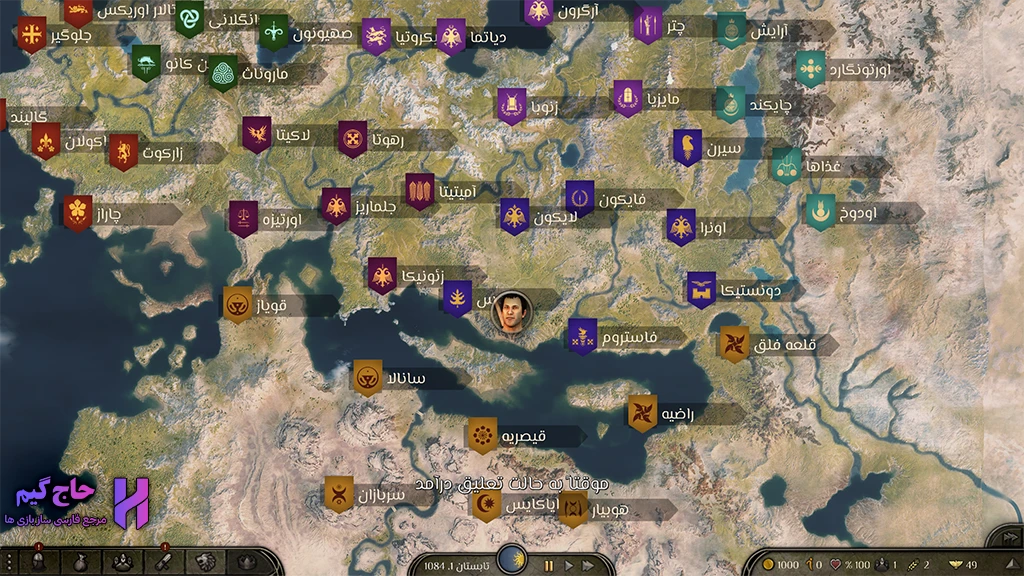The width and height of the screenshot is (1024, 576).
Task: Open the three-dot escape menu
Action: 9,562
